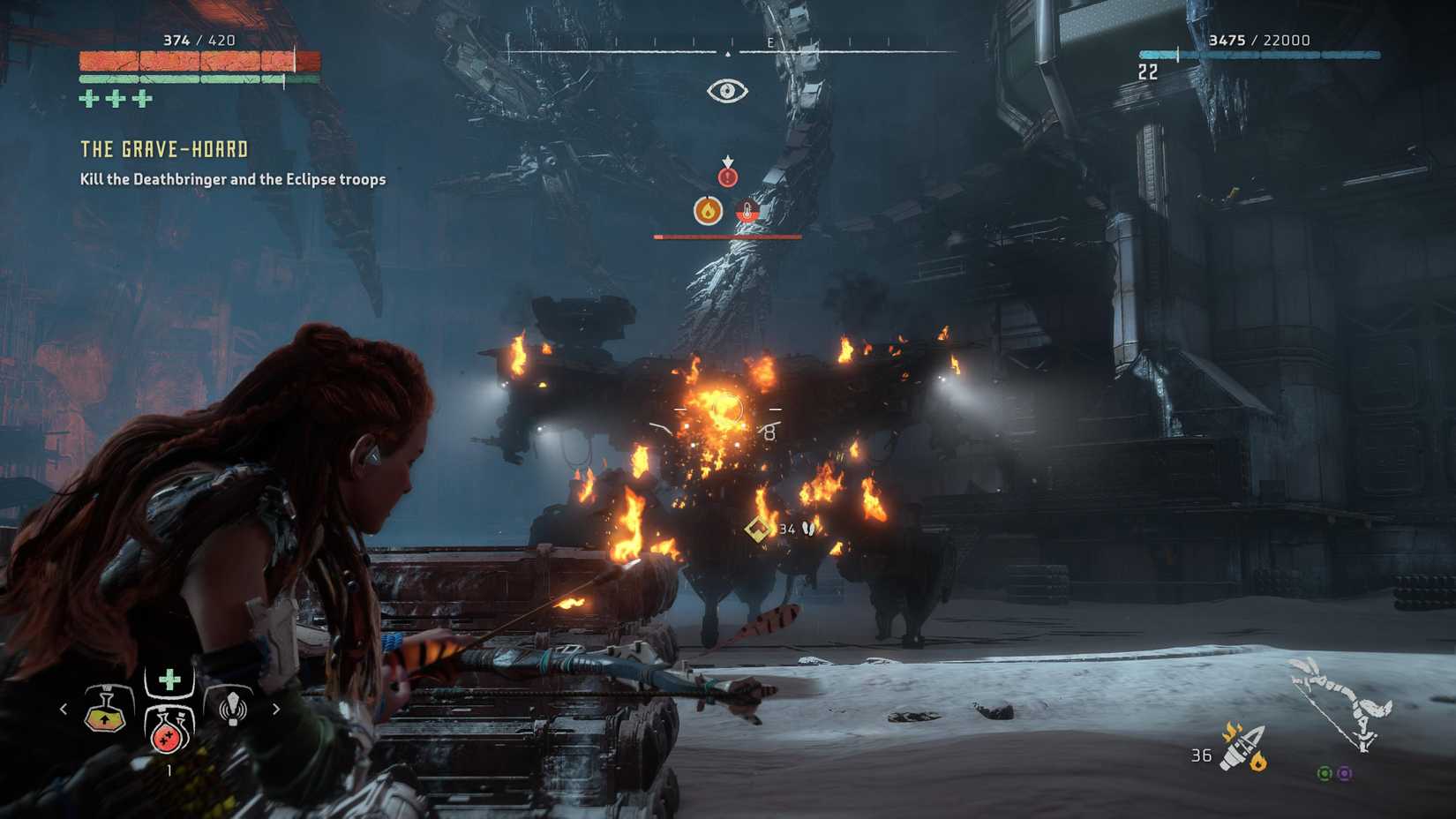Viewport: 1456px width, 819px height.
Task: Click the green medicine plus icon above the potion
Action: [169, 678]
